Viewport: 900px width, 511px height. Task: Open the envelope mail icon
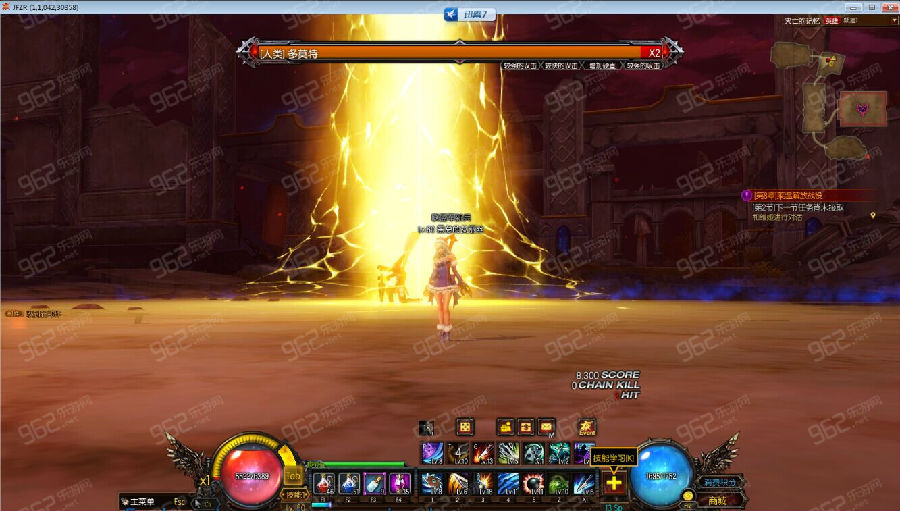(x=547, y=427)
